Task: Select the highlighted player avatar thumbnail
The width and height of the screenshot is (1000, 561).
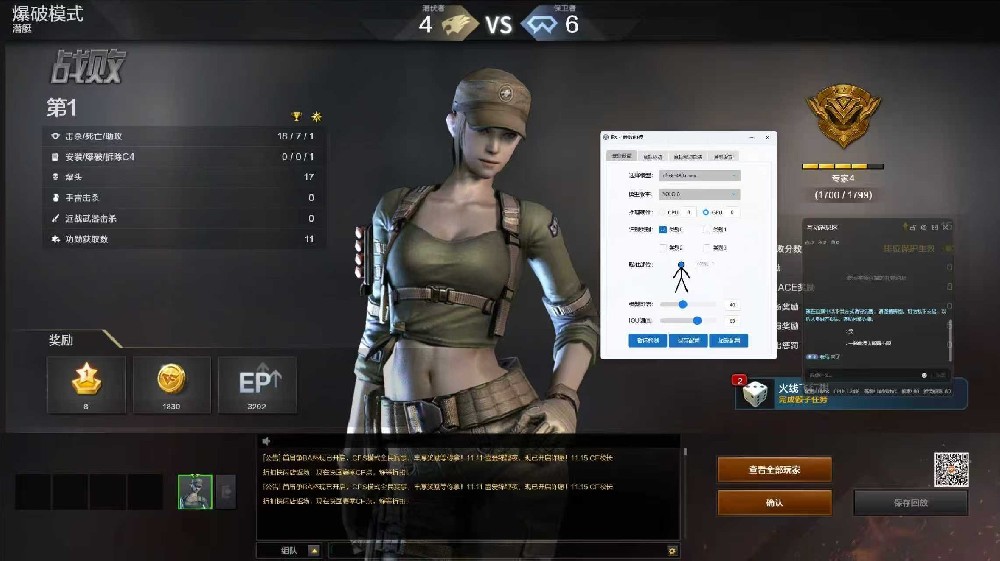Action: [x=195, y=491]
